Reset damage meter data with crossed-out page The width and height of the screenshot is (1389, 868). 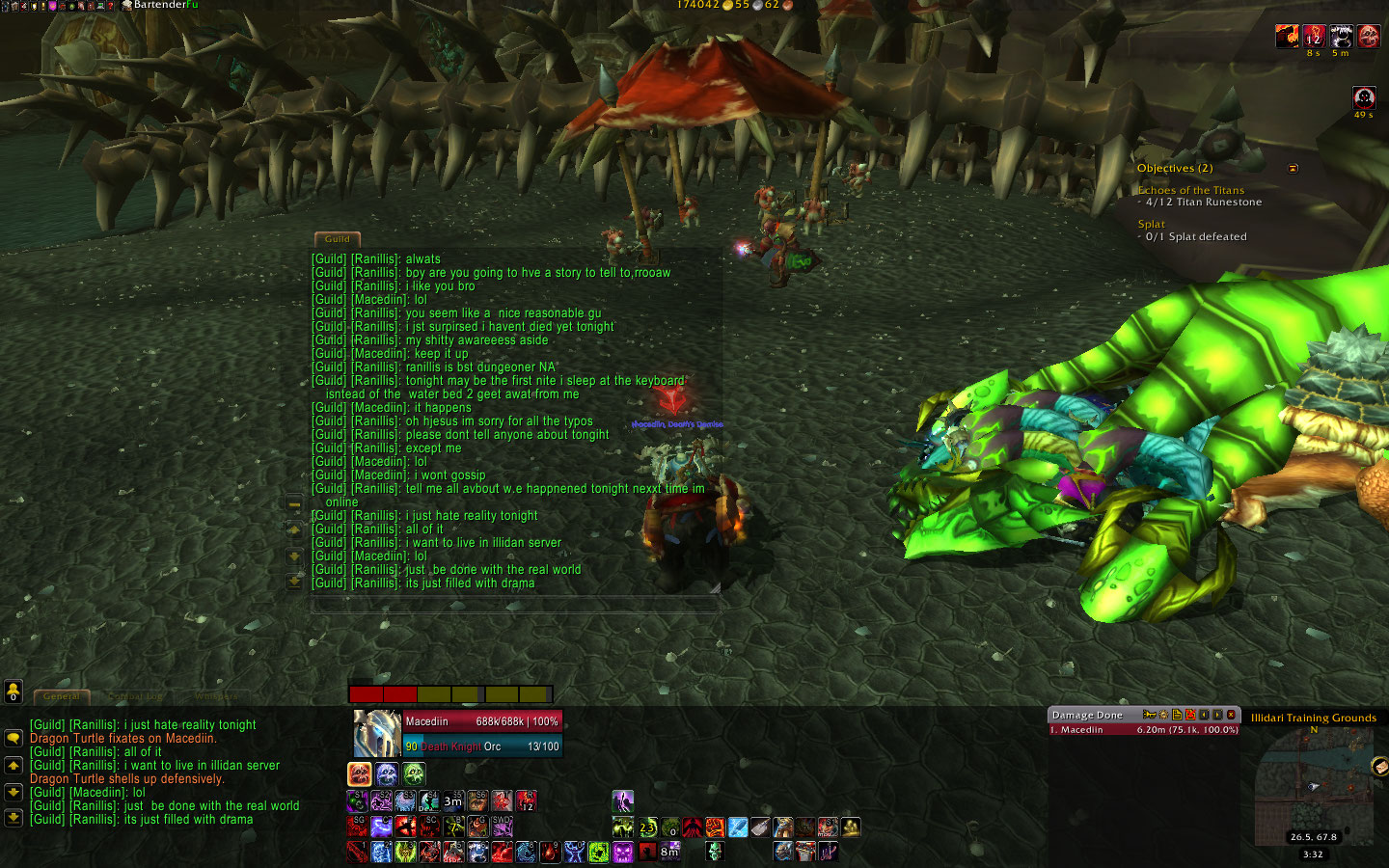(1190, 715)
